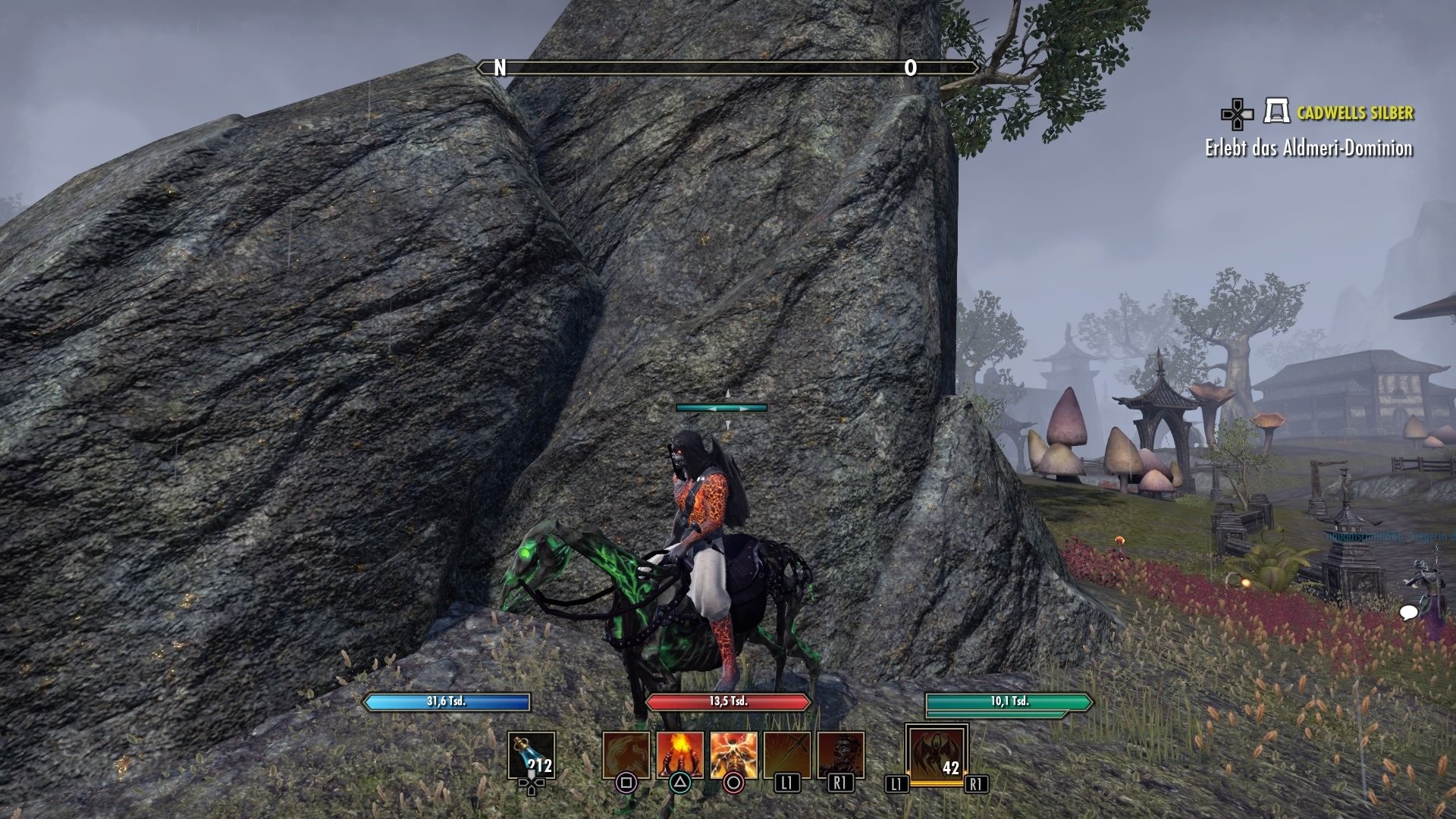This screenshot has height=819, width=1456.
Task: Click the white chat bubble icon
Action: click(1408, 612)
